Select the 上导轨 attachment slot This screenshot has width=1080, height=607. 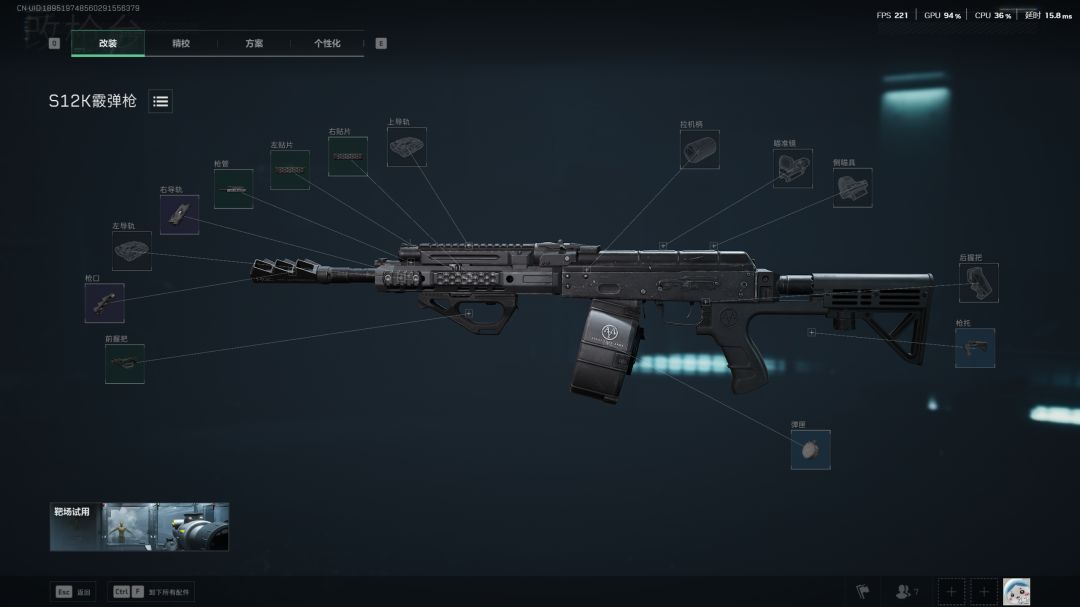[x=407, y=147]
